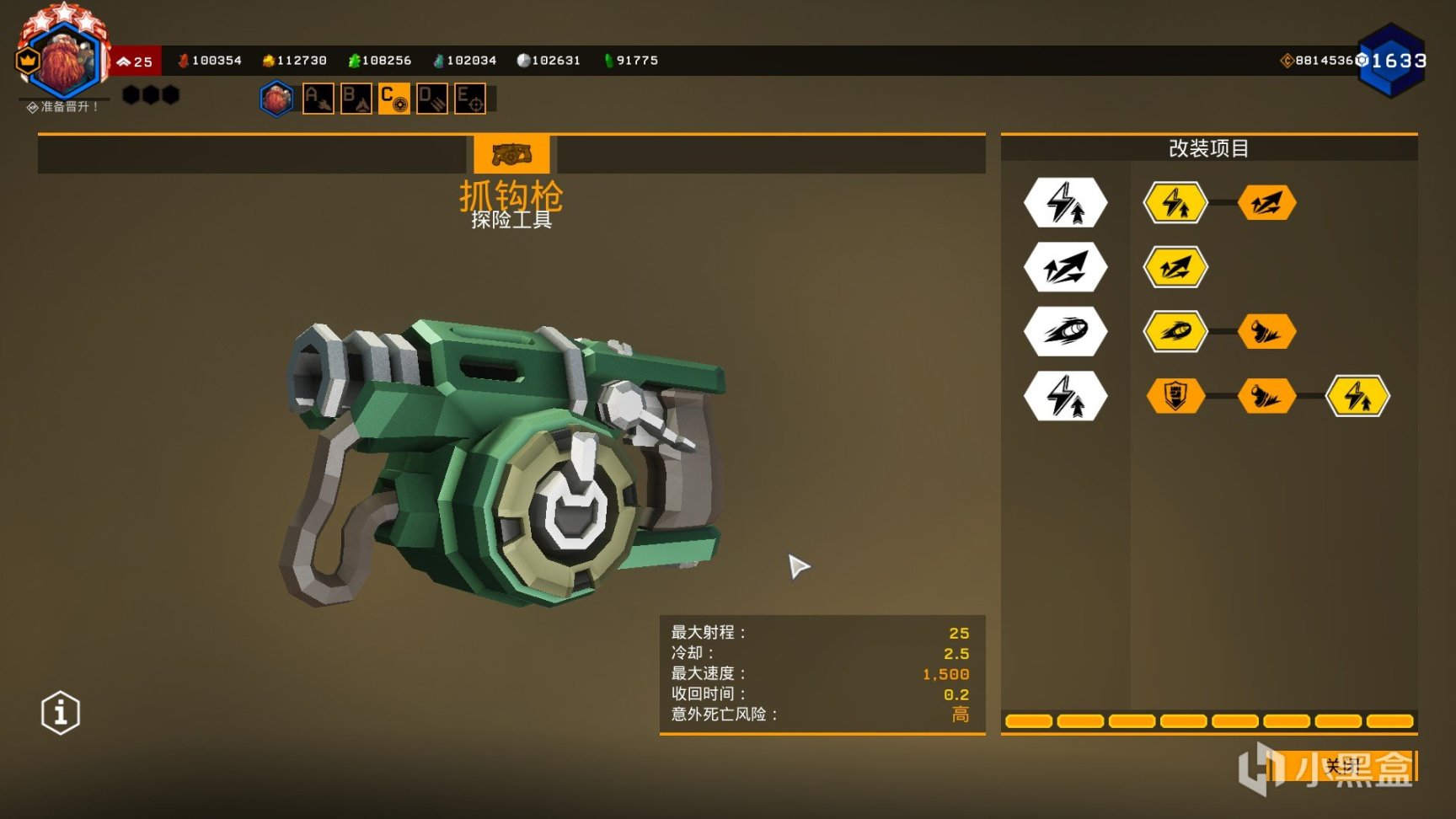Select the grappling hook tab icon
This screenshot has height=819, width=1456.
(x=511, y=155)
